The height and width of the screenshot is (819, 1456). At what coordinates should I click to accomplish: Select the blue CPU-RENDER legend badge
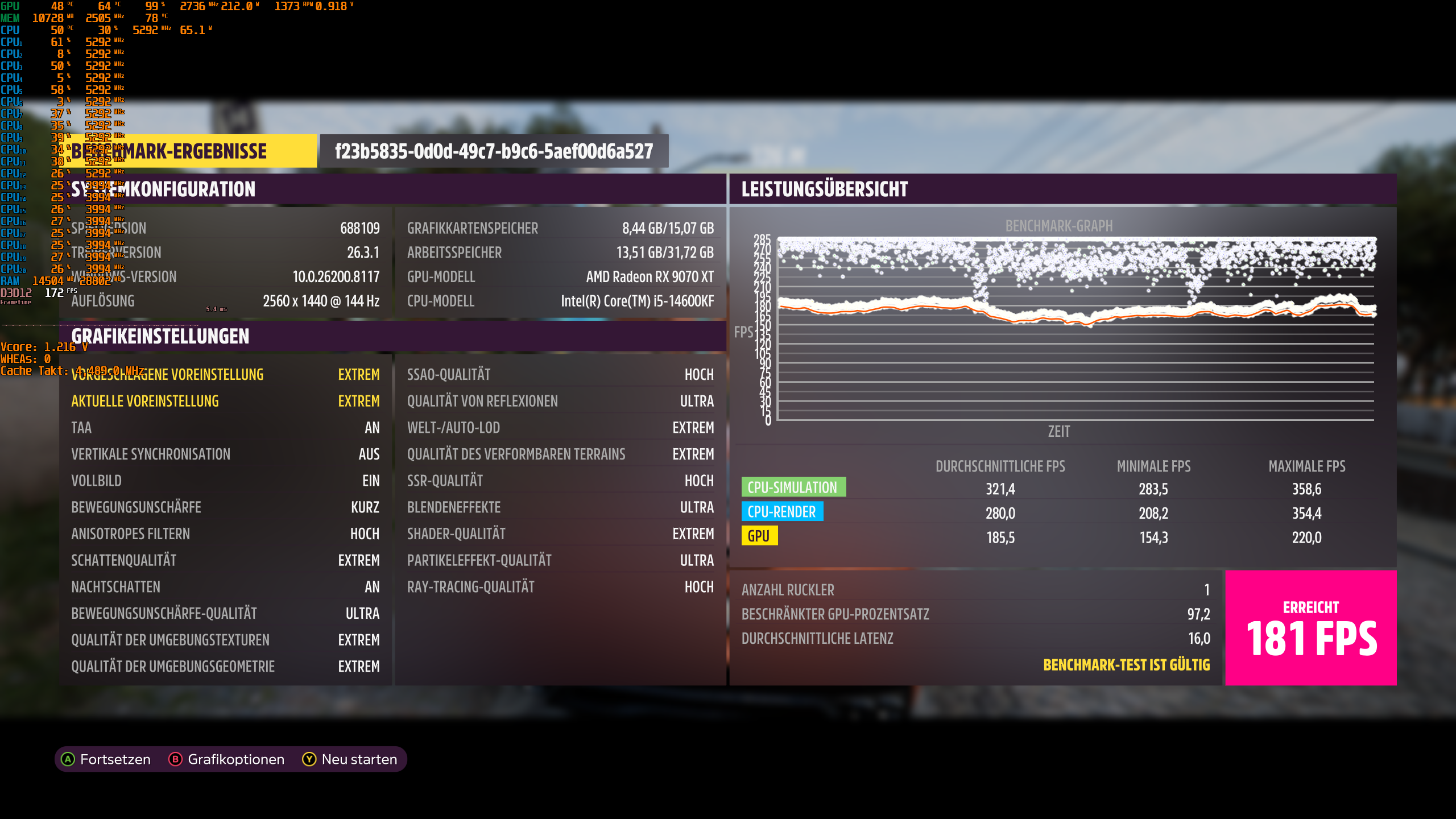click(x=783, y=512)
